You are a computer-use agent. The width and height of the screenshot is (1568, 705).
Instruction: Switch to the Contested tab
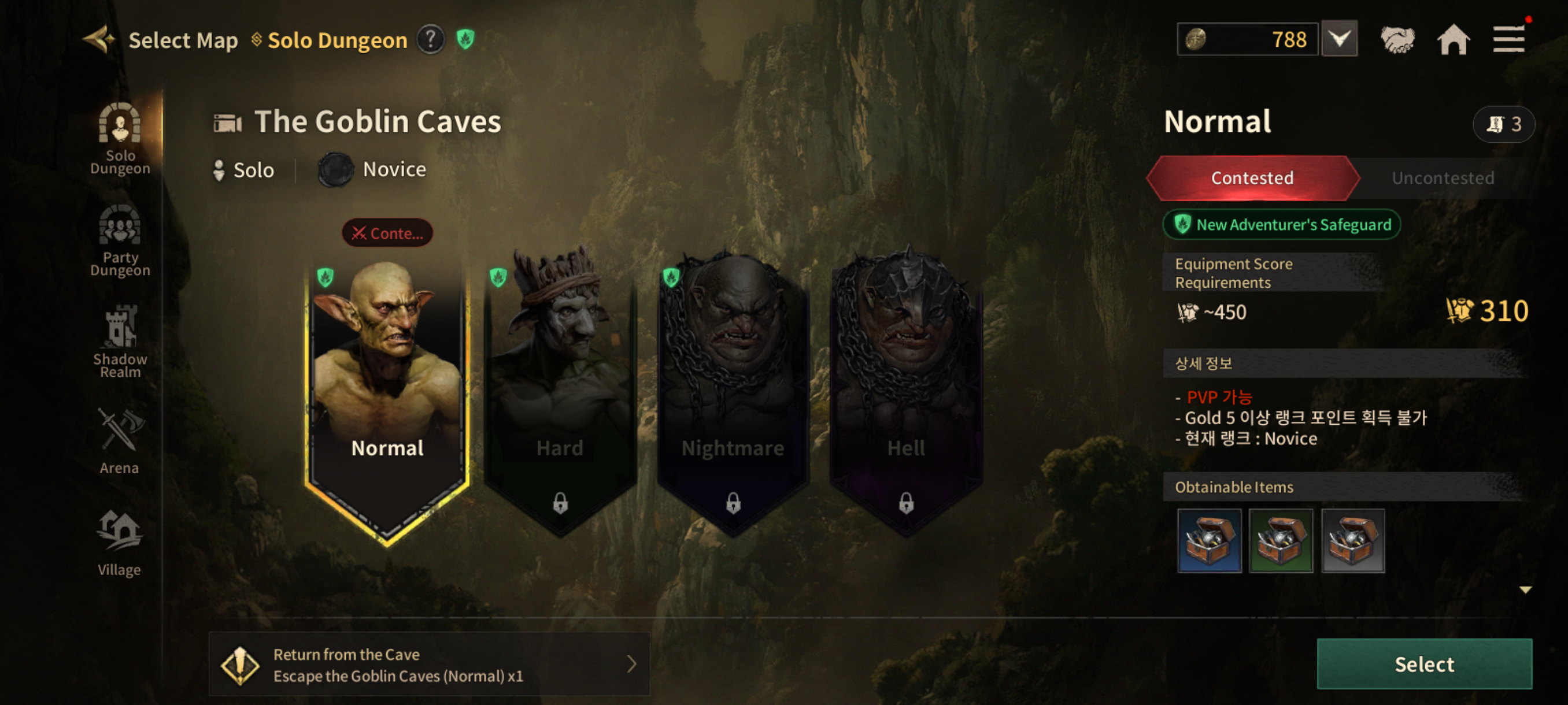click(x=1252, y=177)
